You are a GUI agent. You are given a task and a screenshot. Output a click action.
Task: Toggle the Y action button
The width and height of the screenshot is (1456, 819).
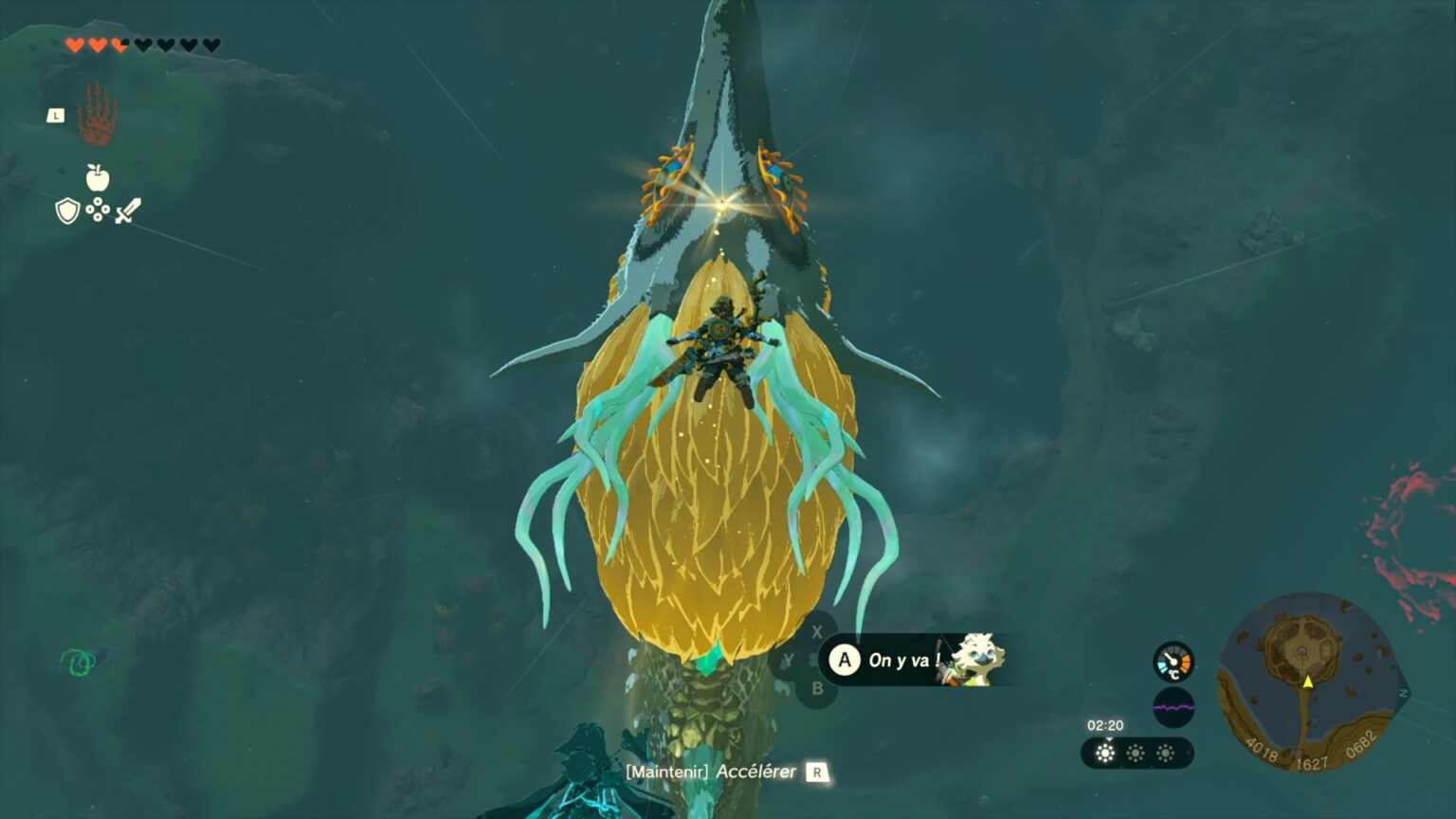[x=790, y=659]
